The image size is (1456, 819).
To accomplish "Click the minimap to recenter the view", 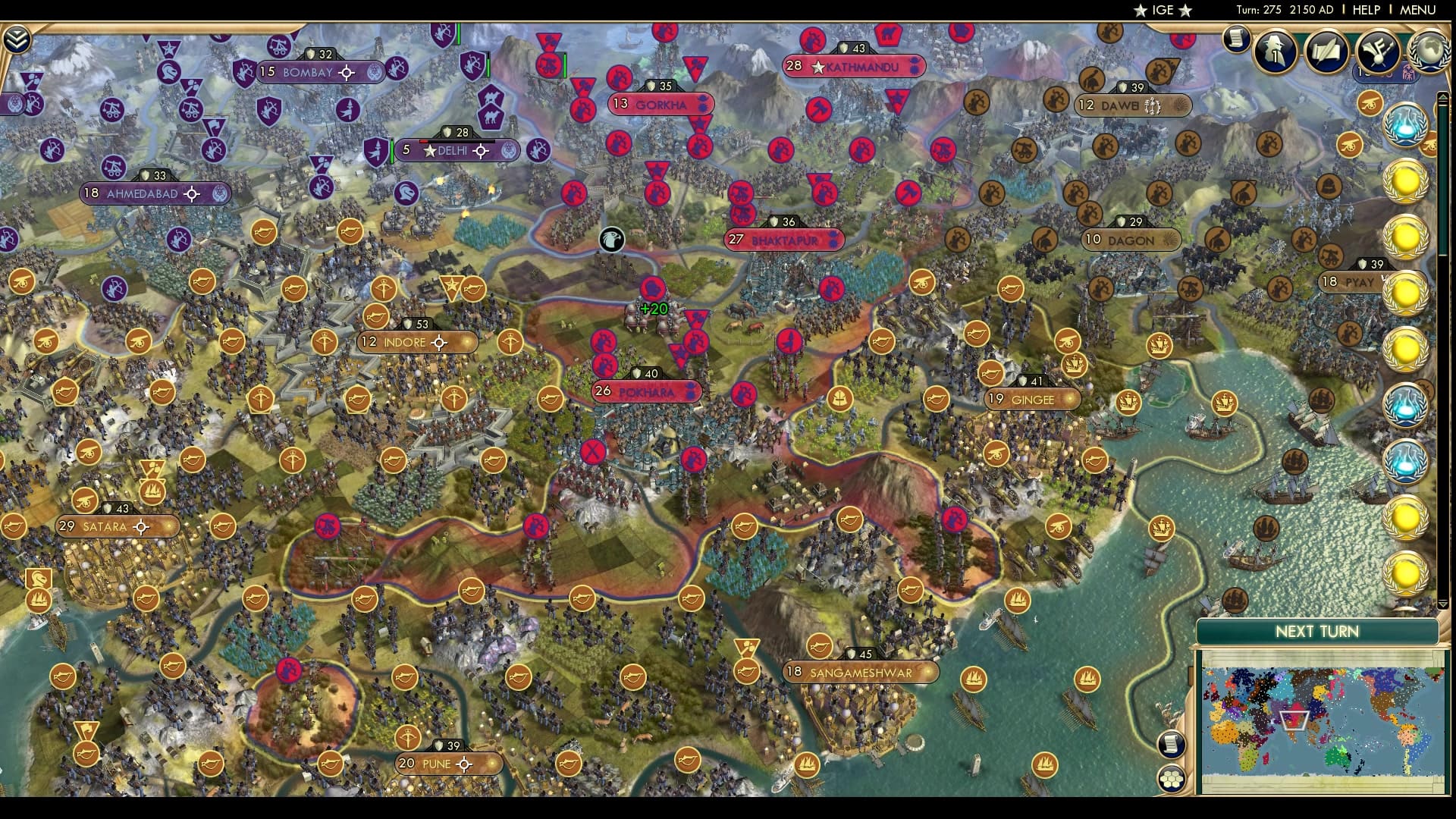I will click(x=1323, y=717).
